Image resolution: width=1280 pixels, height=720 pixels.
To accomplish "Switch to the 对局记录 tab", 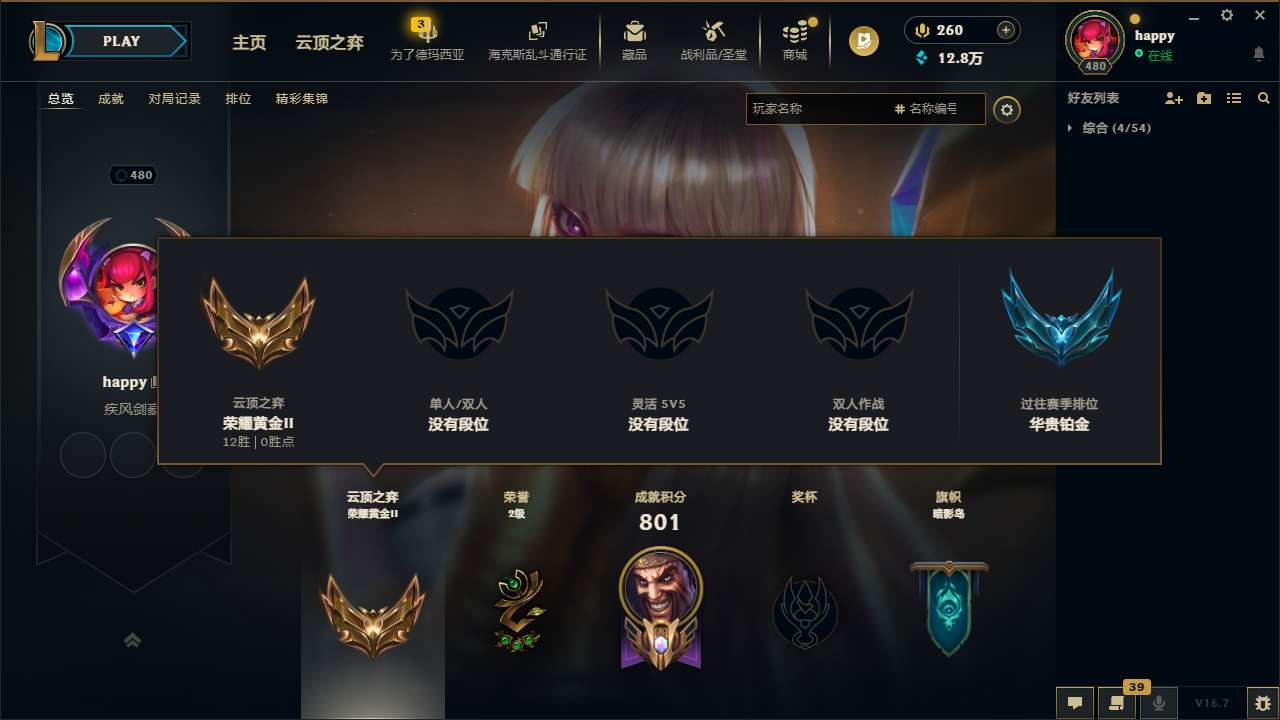I will click(x=175, y=98).
